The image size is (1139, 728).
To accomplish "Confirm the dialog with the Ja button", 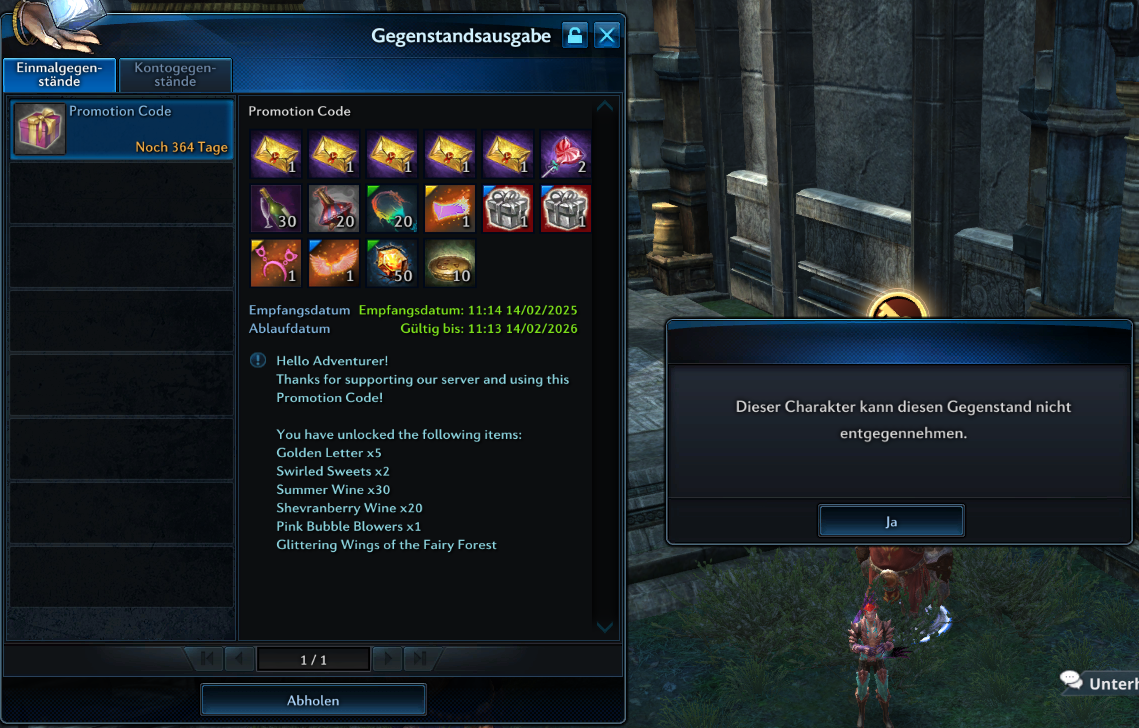I will (x=891, y=521).
